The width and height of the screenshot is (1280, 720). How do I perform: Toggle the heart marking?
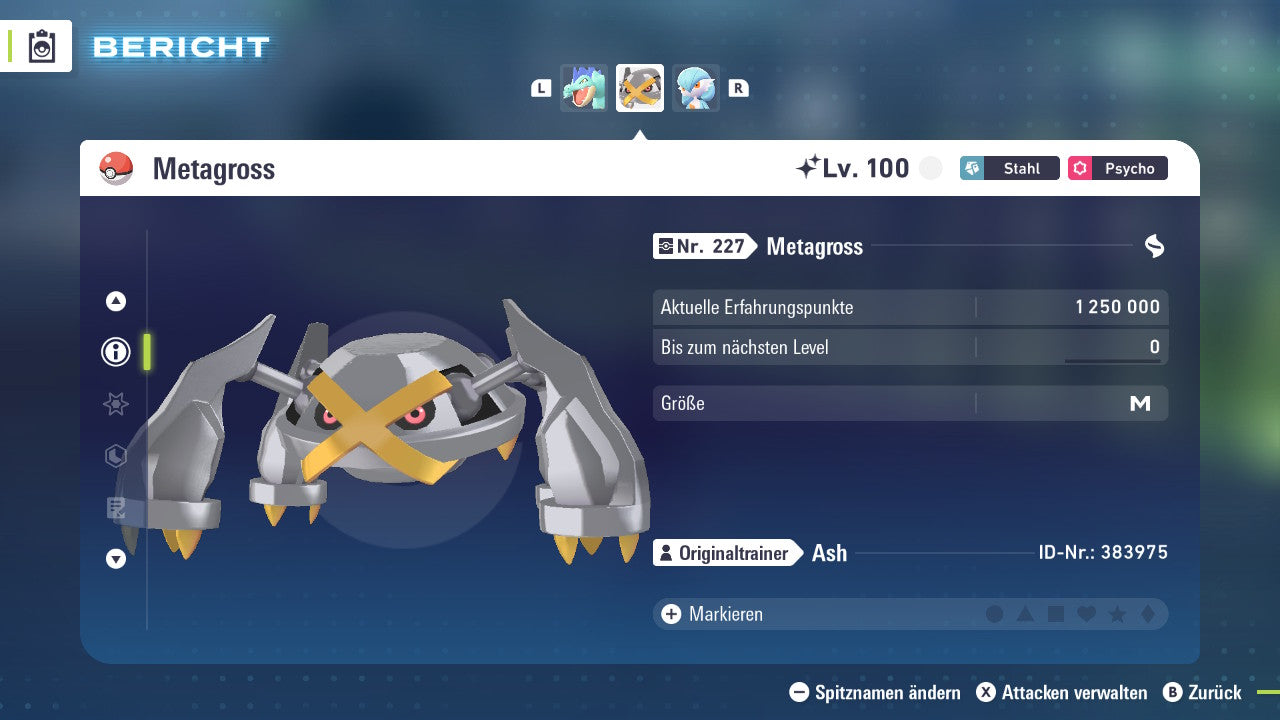point(1086,614)
